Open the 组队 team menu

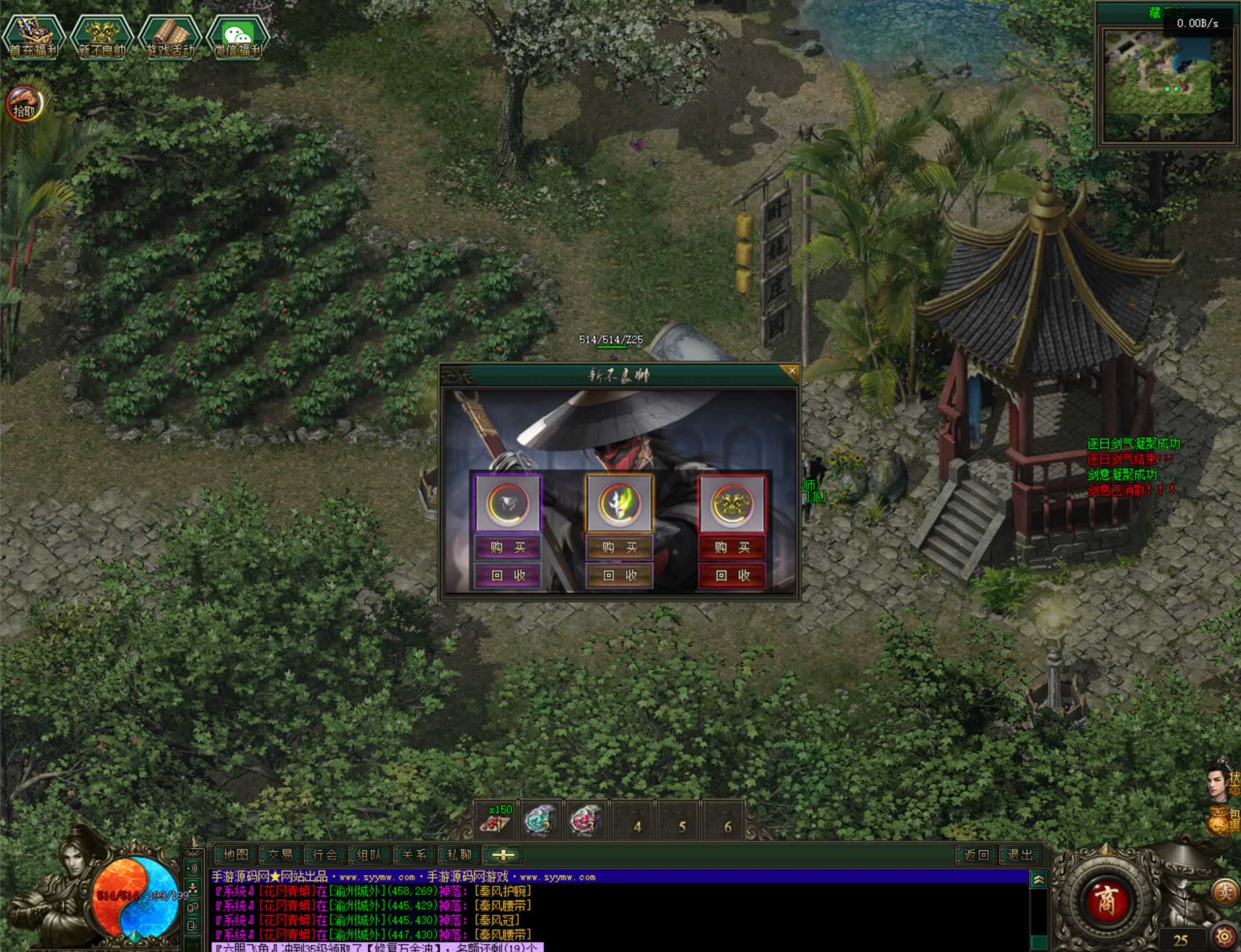coord(370,855)
